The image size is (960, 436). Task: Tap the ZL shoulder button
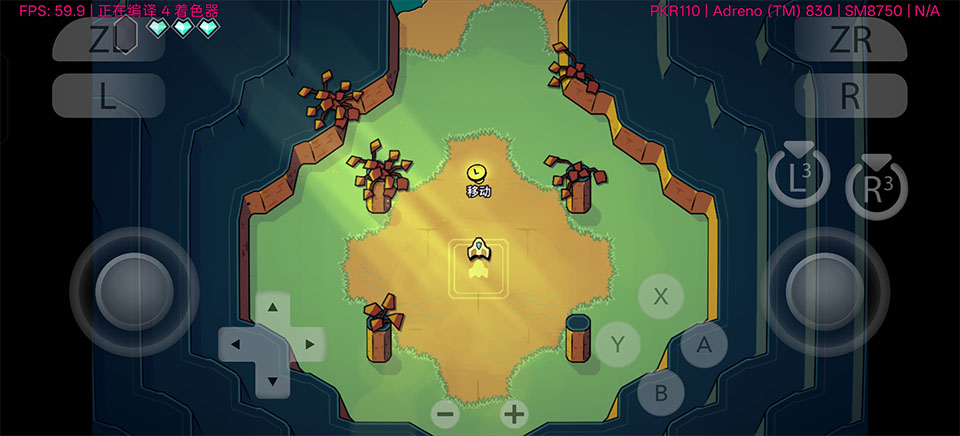pyautogui.click(x=108, y=40)
